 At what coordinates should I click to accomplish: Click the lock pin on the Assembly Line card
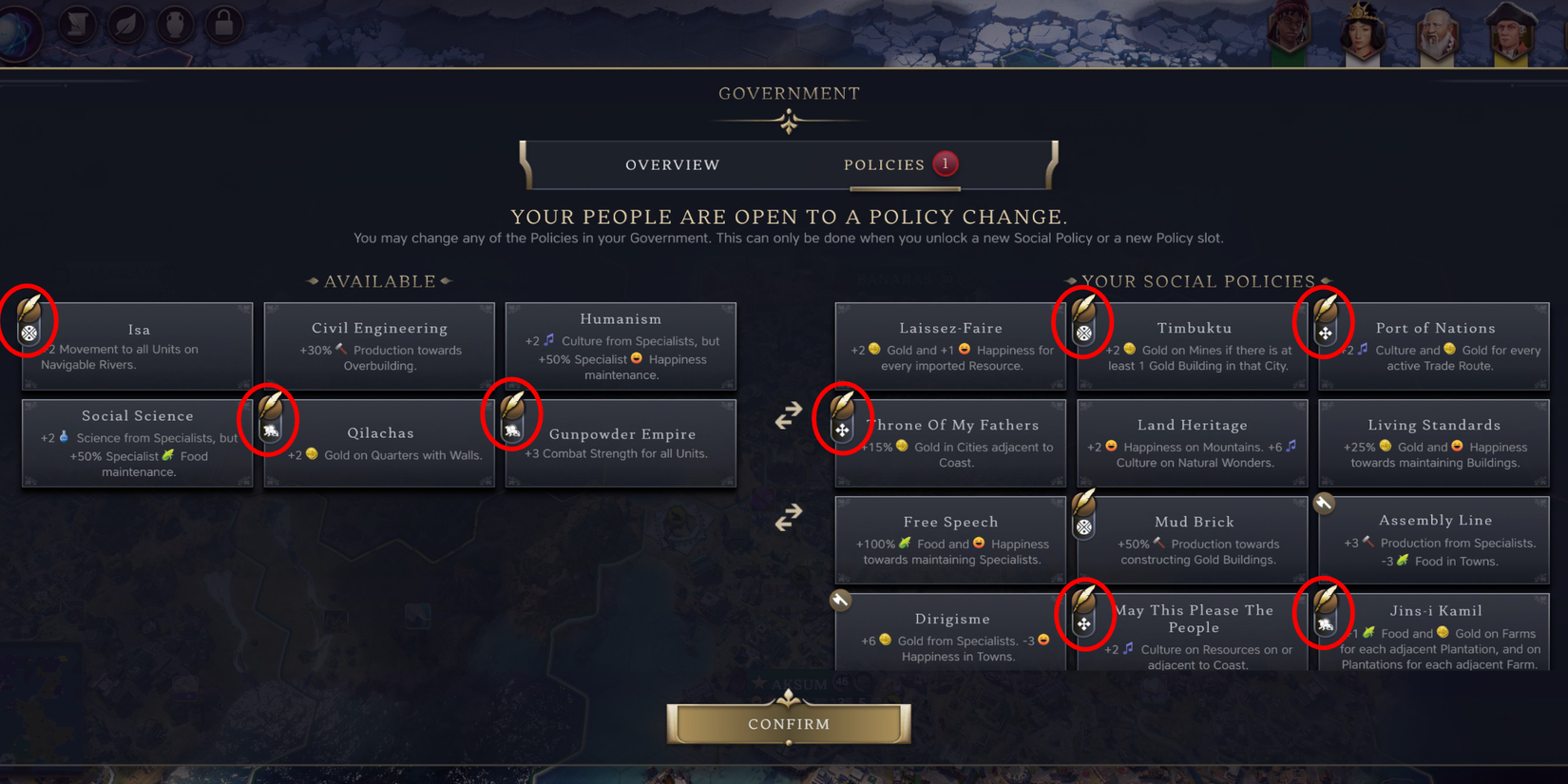[x=1324, y=504]
